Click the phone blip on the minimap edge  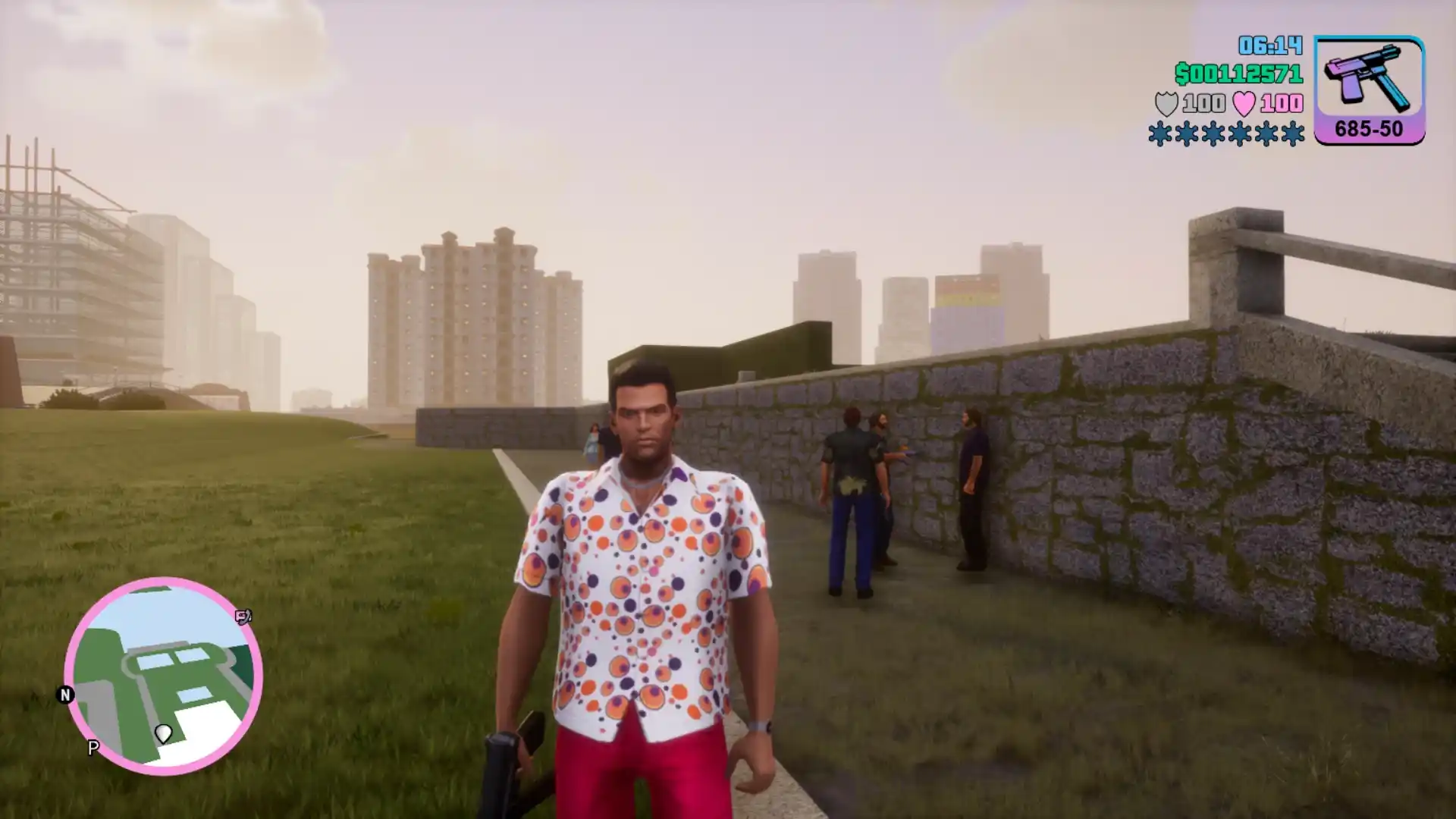(243, 617)
